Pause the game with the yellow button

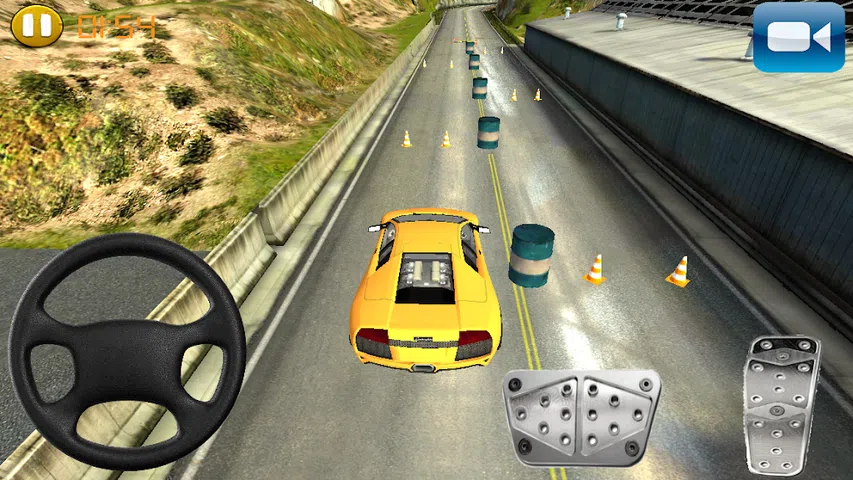(36, 24)
